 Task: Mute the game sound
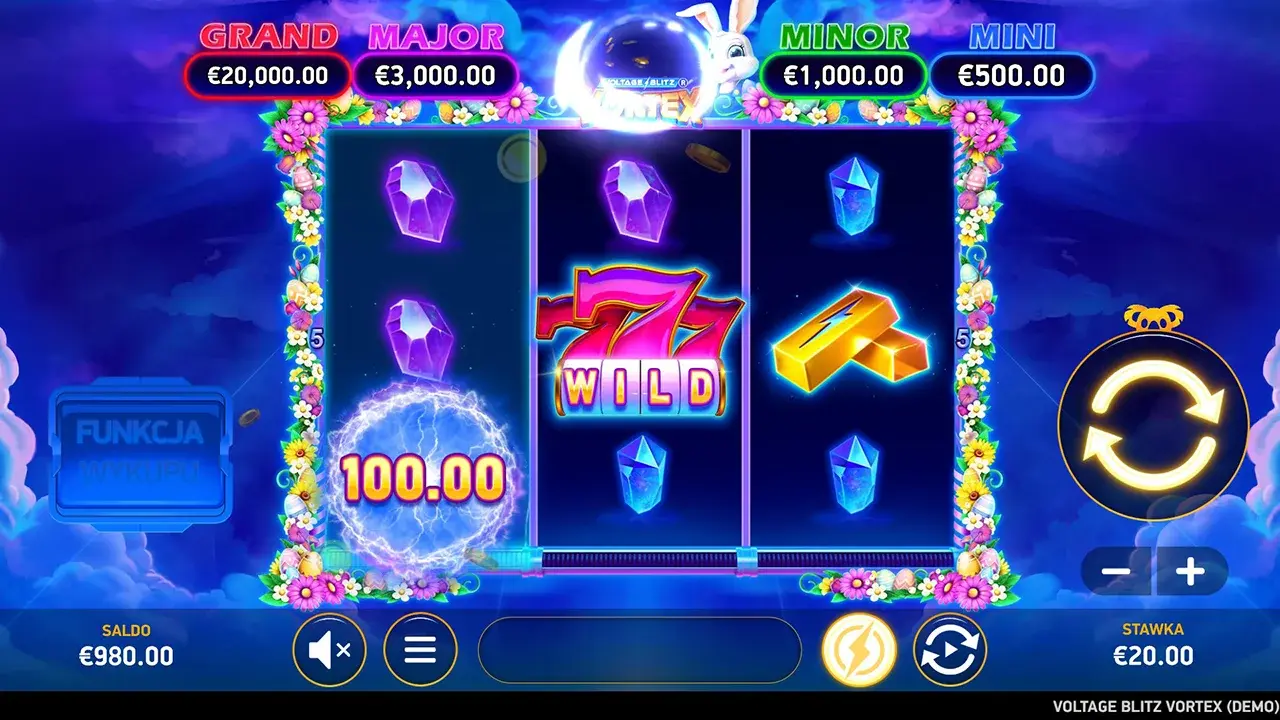pos(330,649)
